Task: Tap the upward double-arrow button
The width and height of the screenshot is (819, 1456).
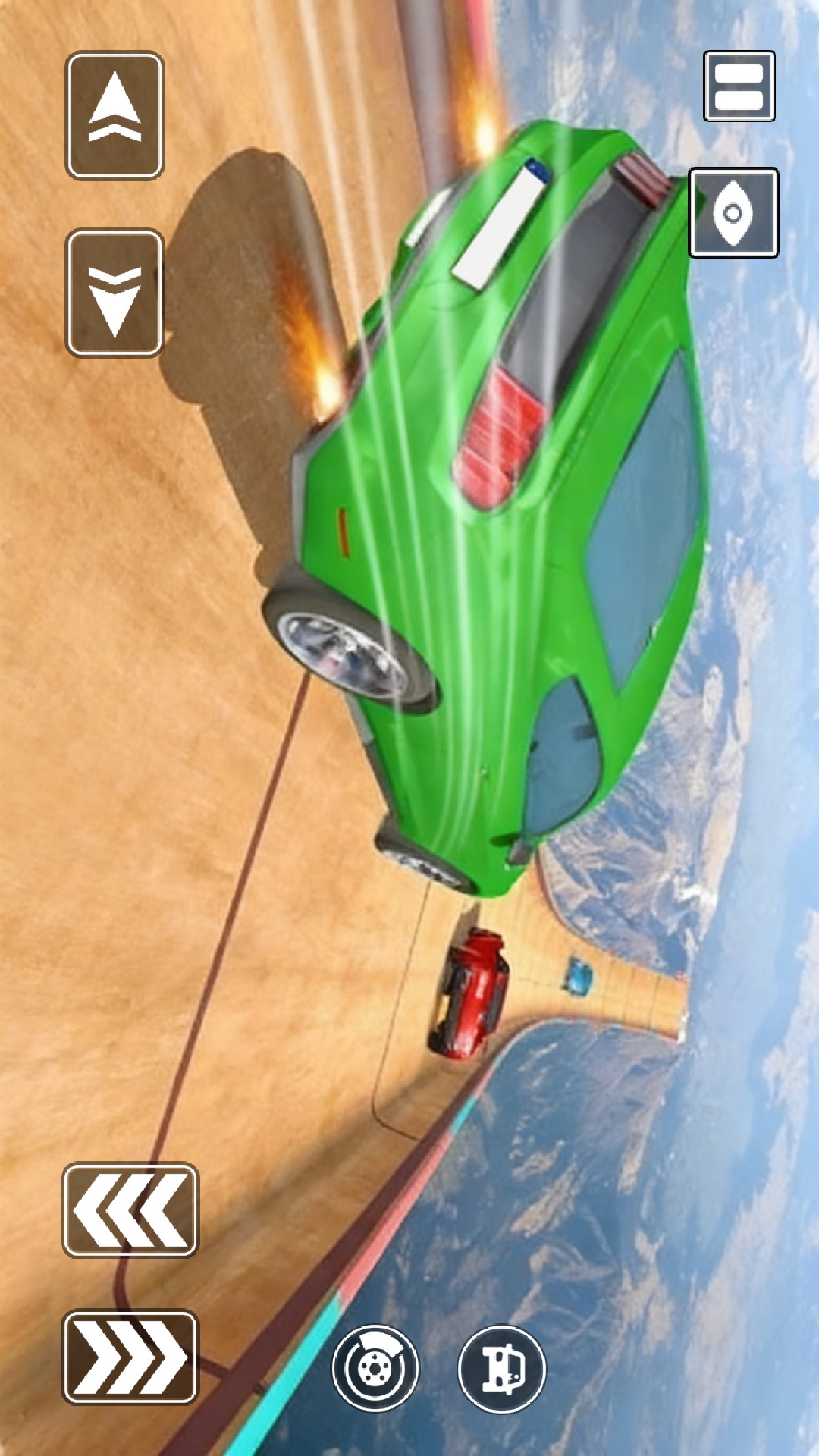Action: tap(115, 115)
